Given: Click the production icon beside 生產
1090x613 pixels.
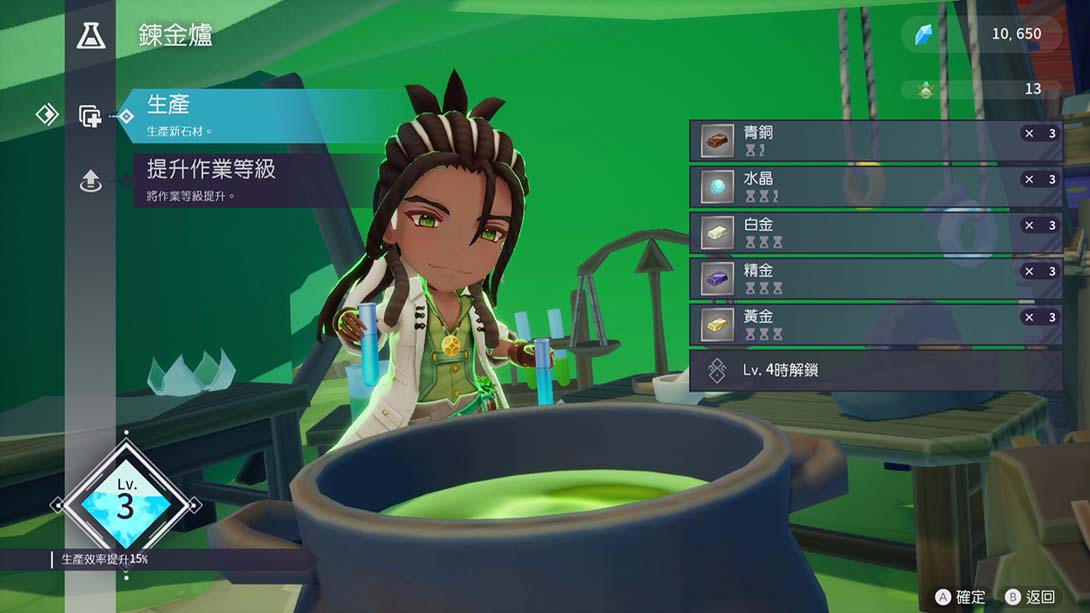Looking at the screenshot, I should pyautogui.click(x=90, y=116).
